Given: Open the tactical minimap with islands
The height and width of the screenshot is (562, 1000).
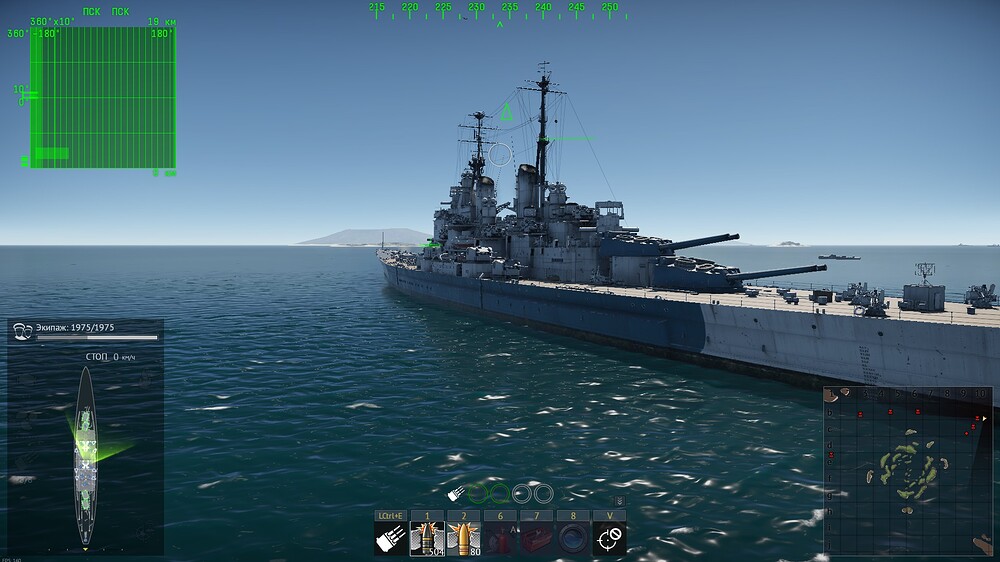Looking at the screenshot, I should point(907,469).
